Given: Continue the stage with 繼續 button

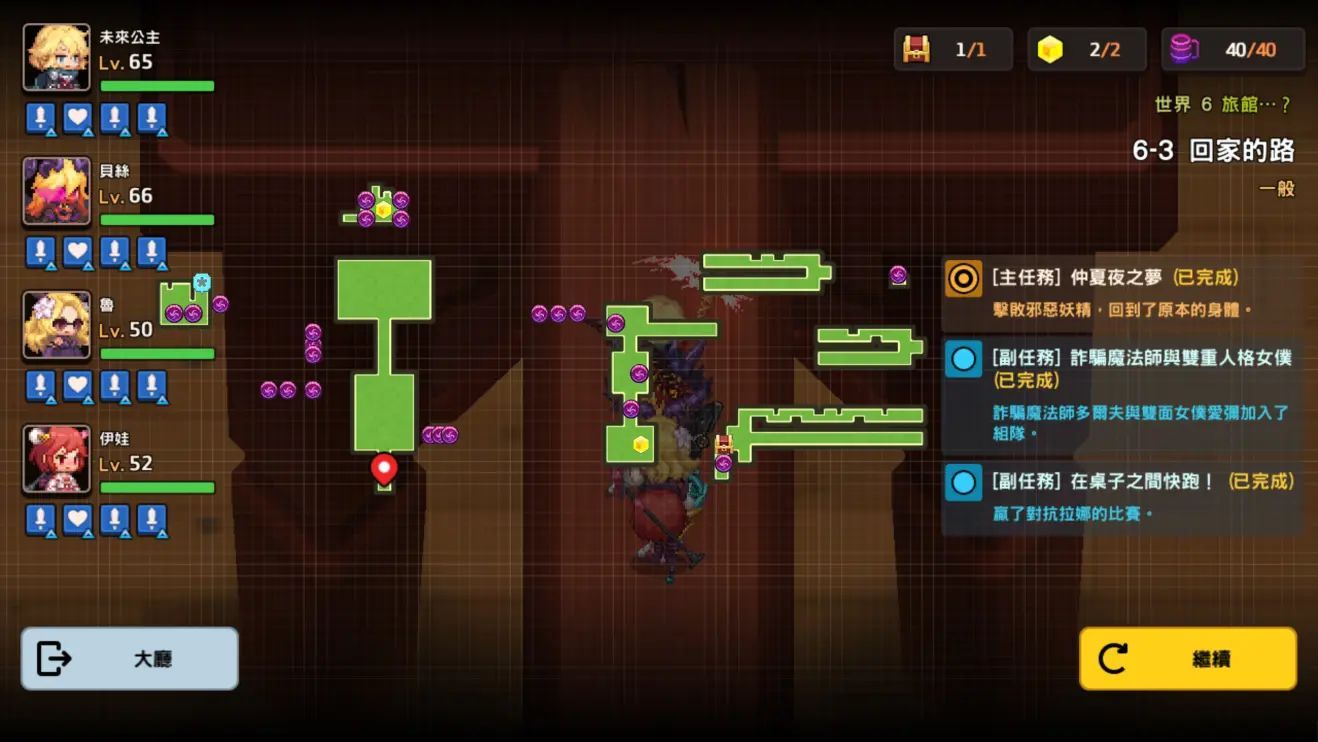Looking at the screenshot, I should point(1188,658).
